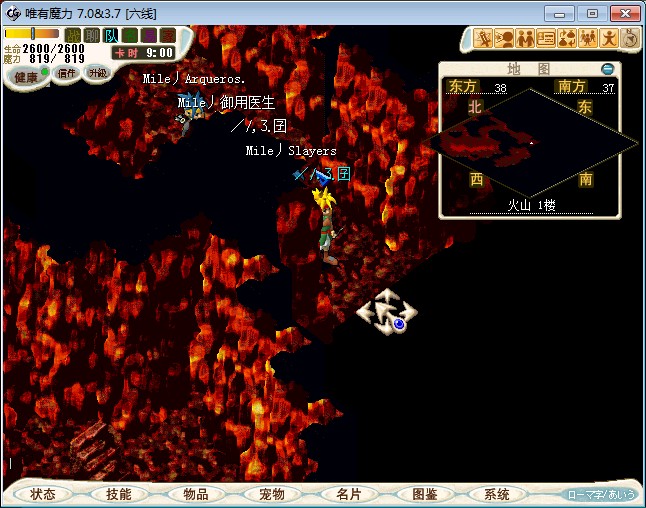Screen dimensions: 646x508
Task: Open the ID card exchange icon
Action: point(546,39)
